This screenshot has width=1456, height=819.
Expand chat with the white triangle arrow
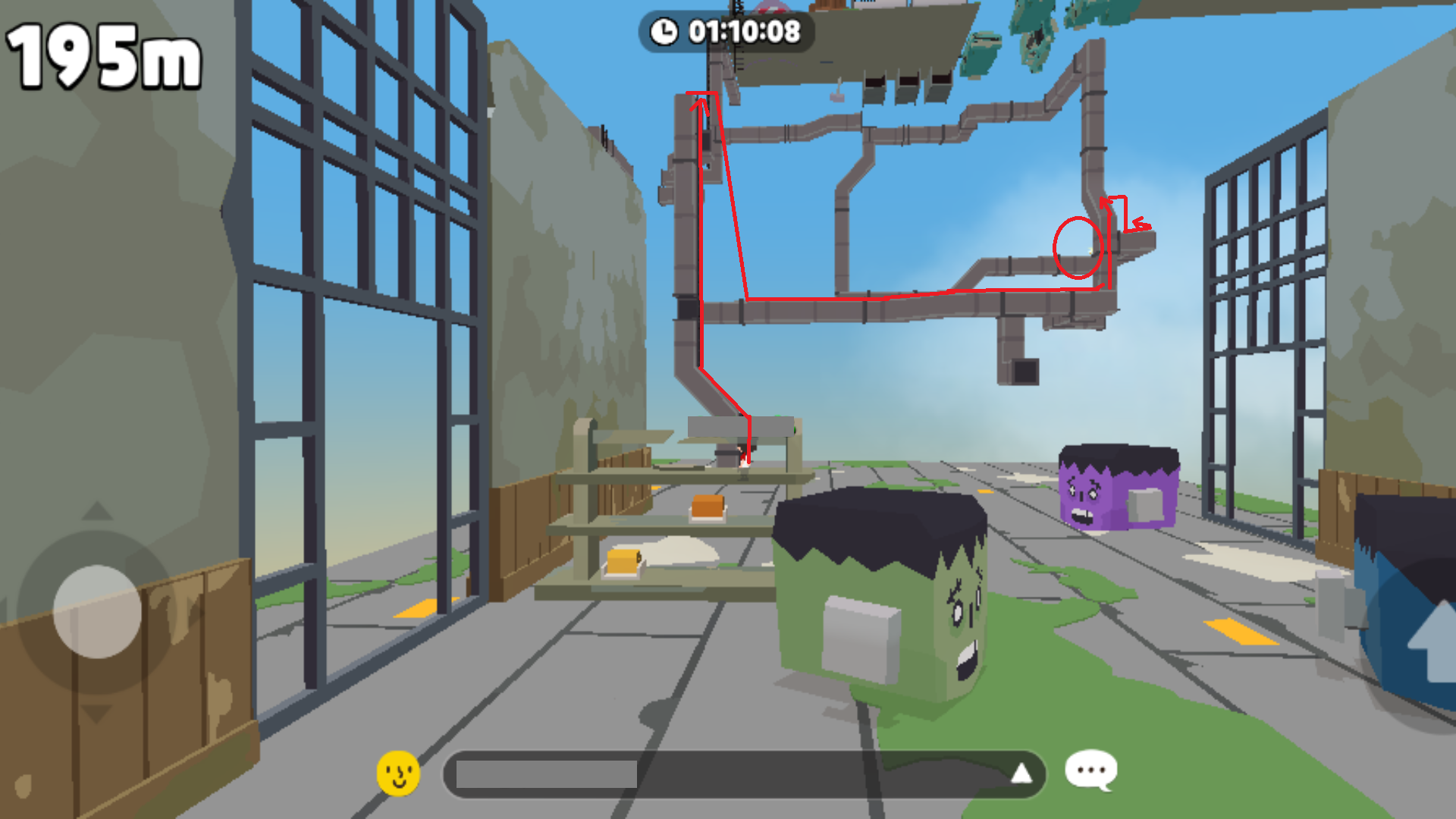1021,773
